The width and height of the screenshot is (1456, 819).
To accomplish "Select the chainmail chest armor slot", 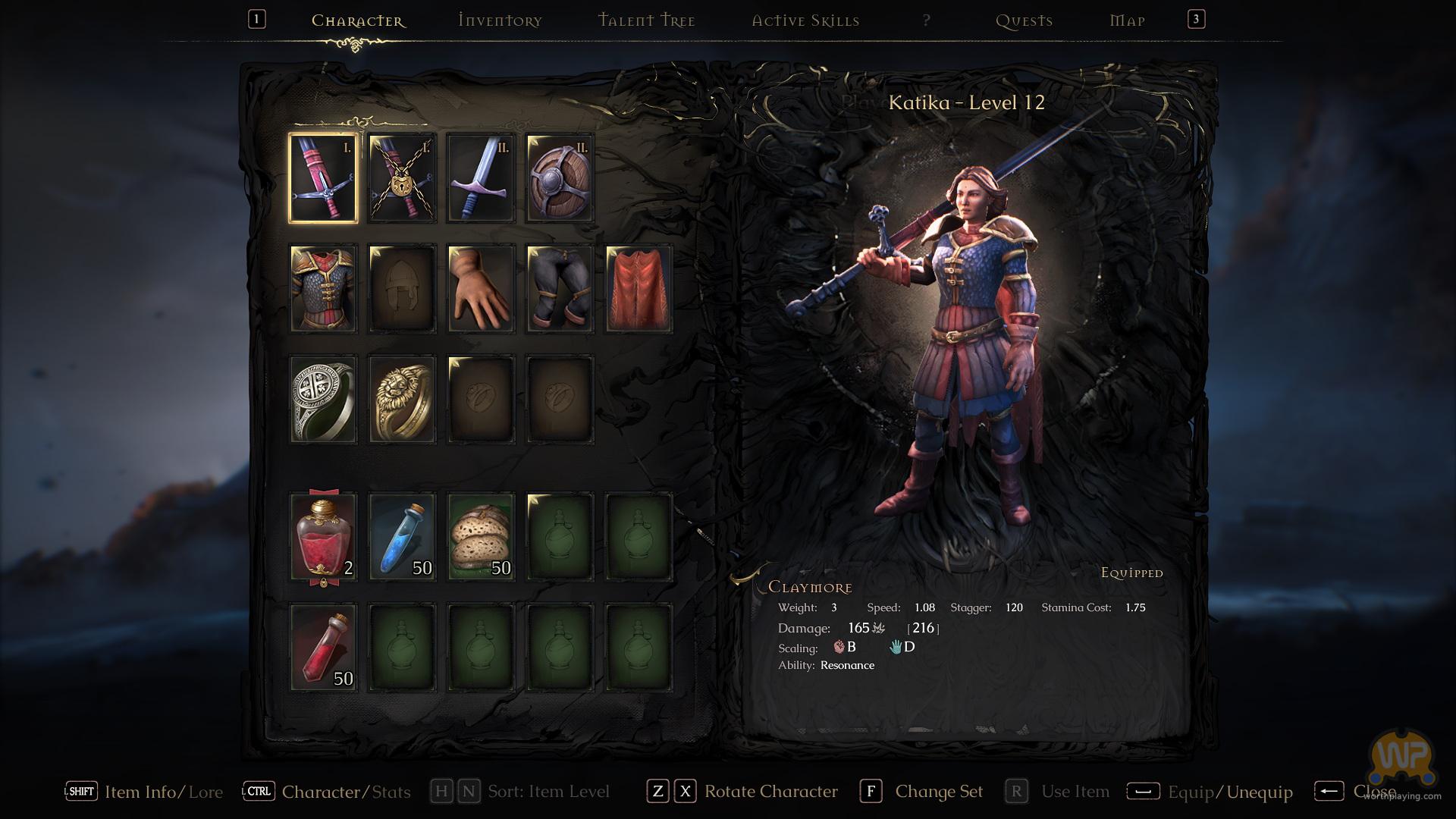I will [x=323, y=289].
